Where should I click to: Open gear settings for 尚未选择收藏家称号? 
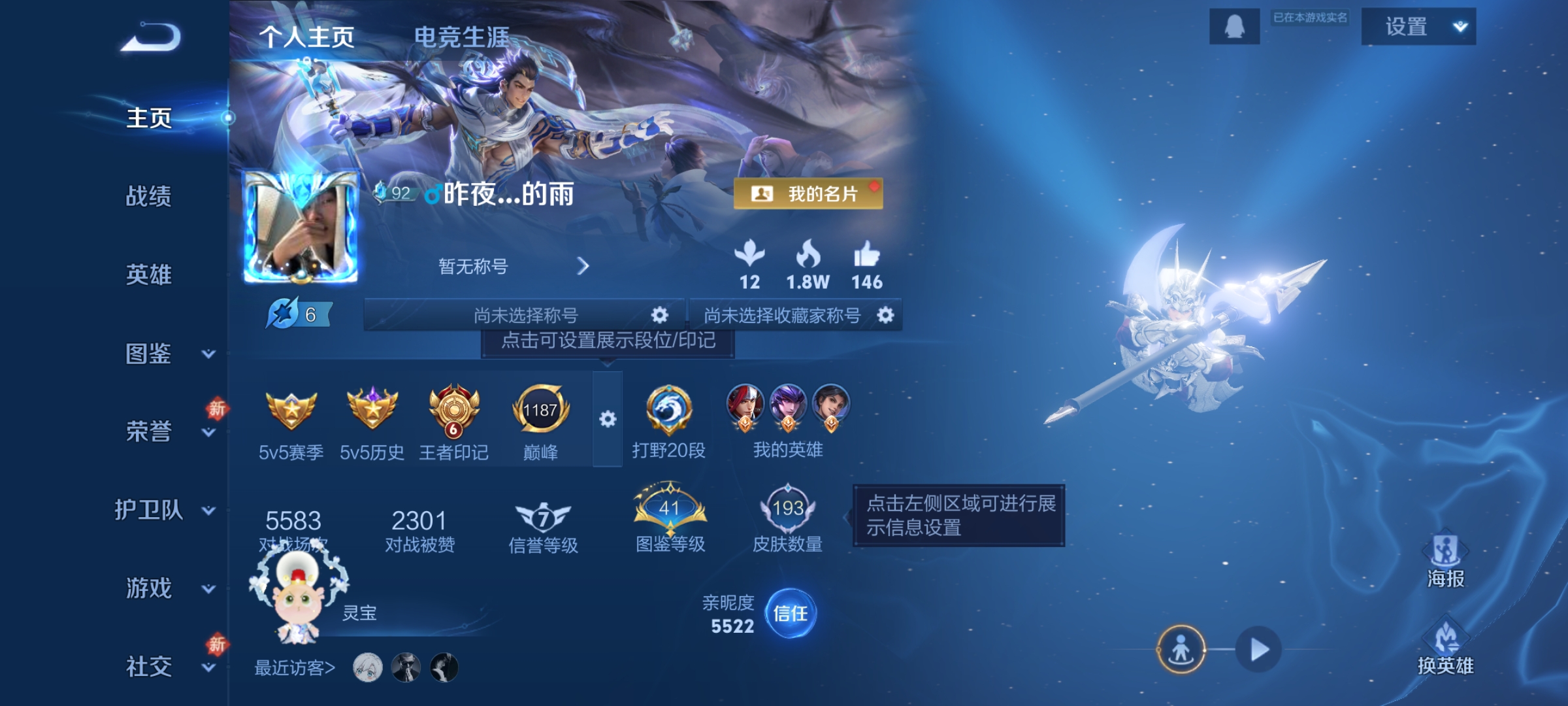pos(885,315)
